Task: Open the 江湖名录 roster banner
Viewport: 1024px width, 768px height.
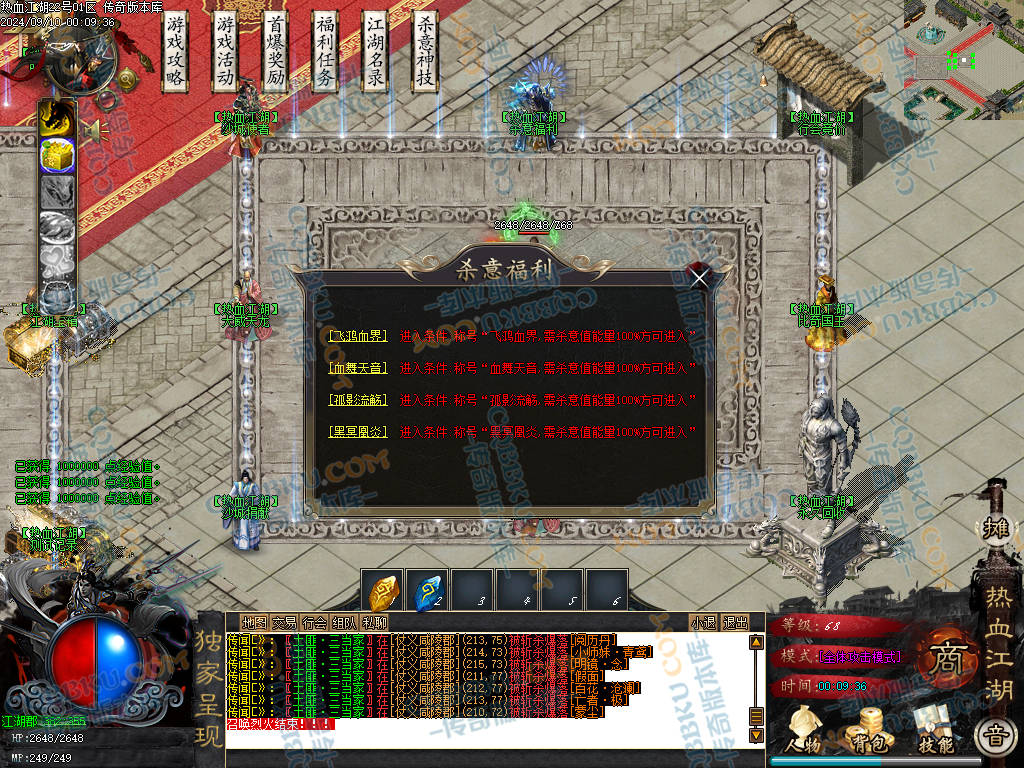Action: 375,51
